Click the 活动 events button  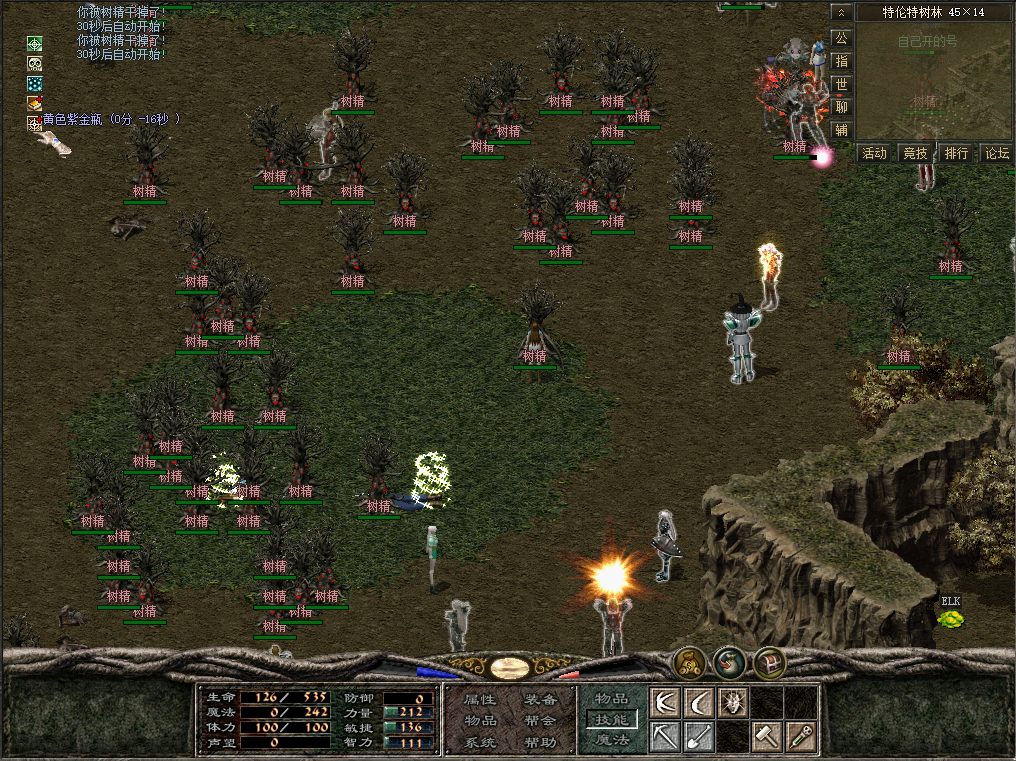click(x=875, y=153)
